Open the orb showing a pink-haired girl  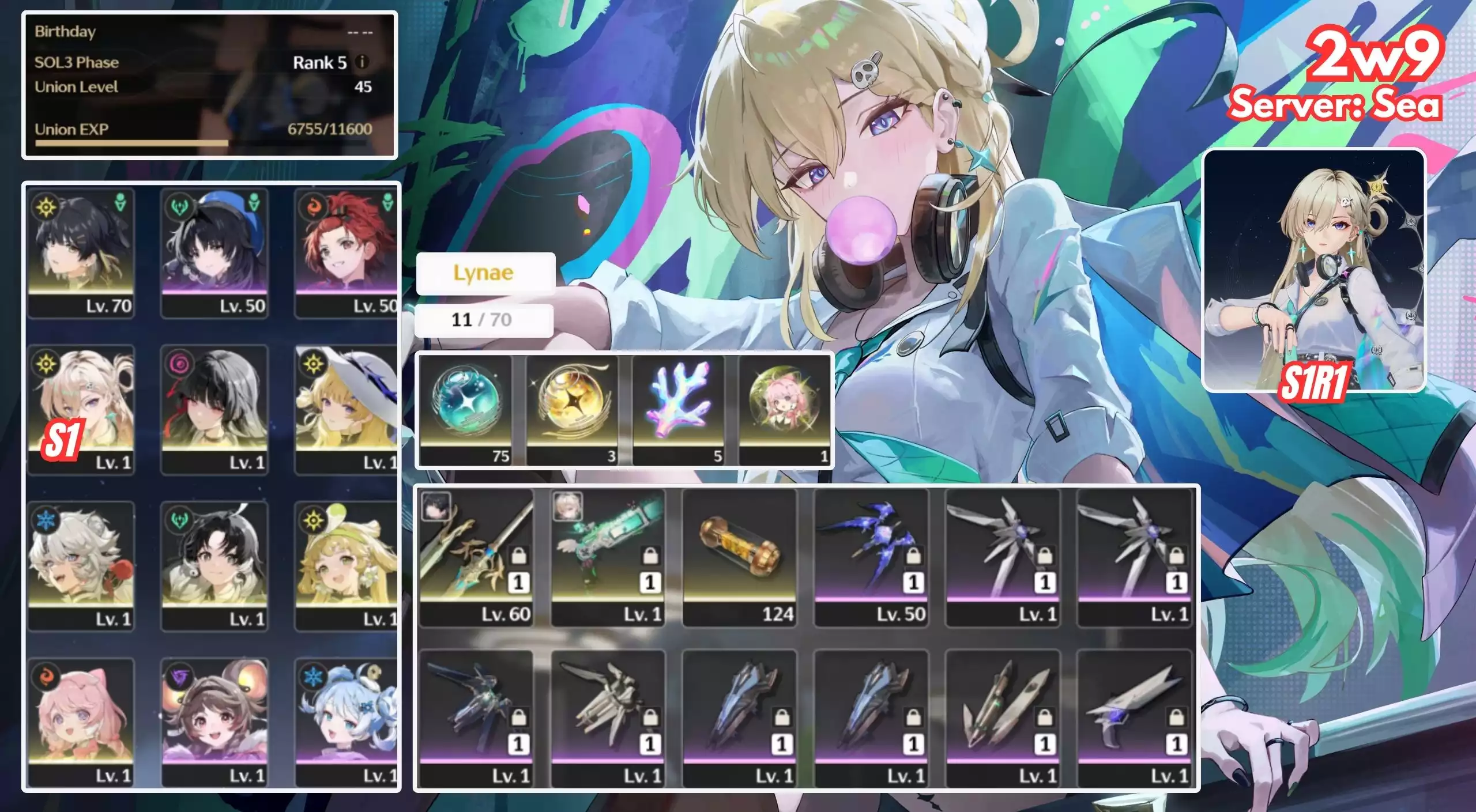[784, 409]
